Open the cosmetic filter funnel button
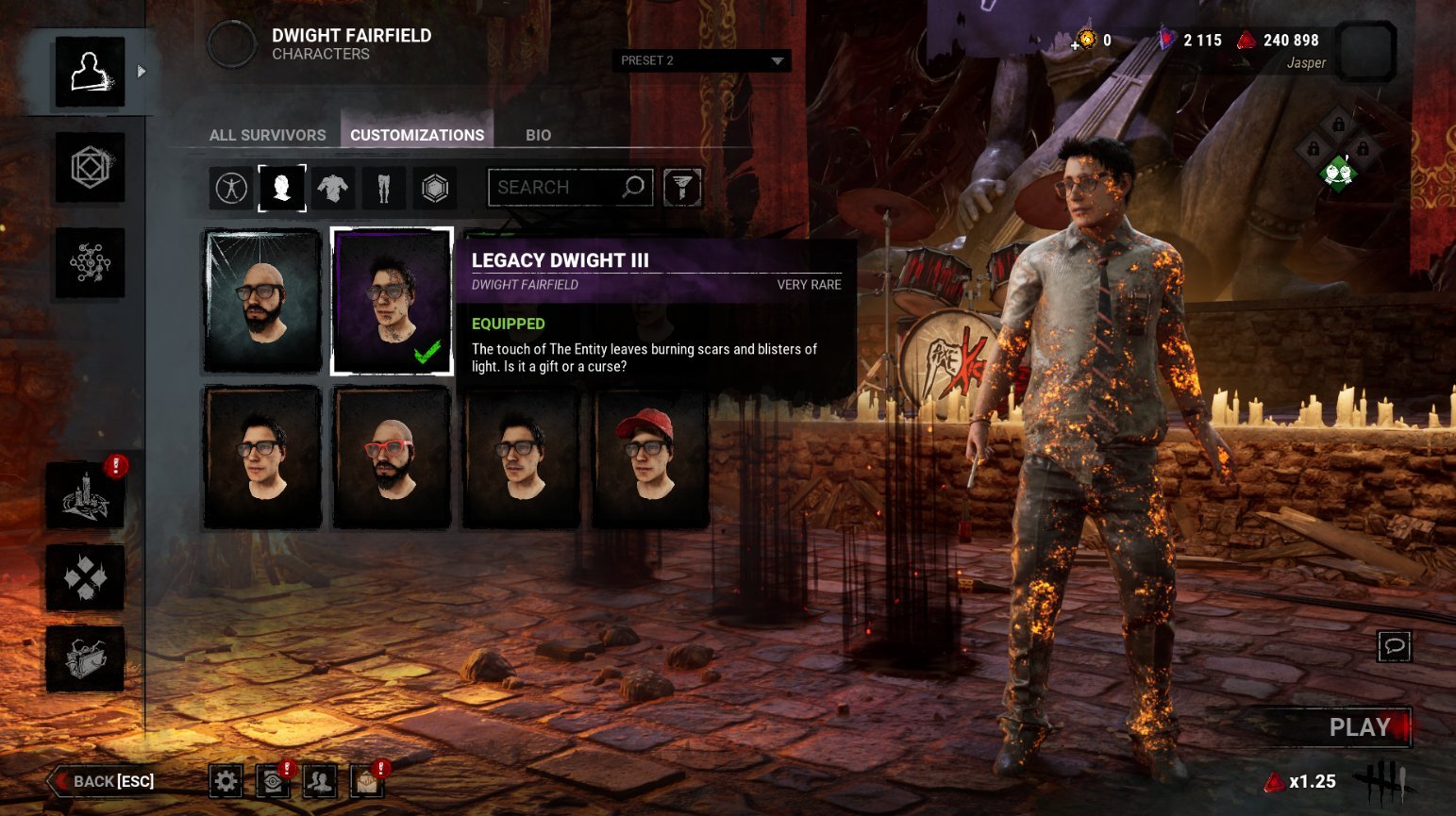1456x816 pixels. (x=682, y=188)
